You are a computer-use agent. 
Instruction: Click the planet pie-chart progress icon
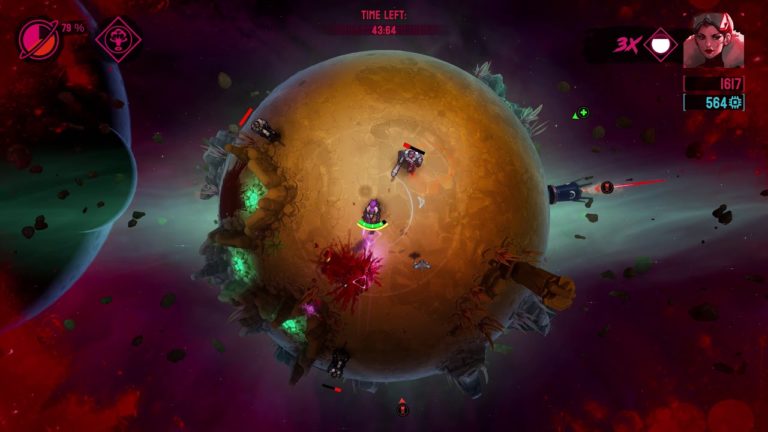tap(38, 39)
